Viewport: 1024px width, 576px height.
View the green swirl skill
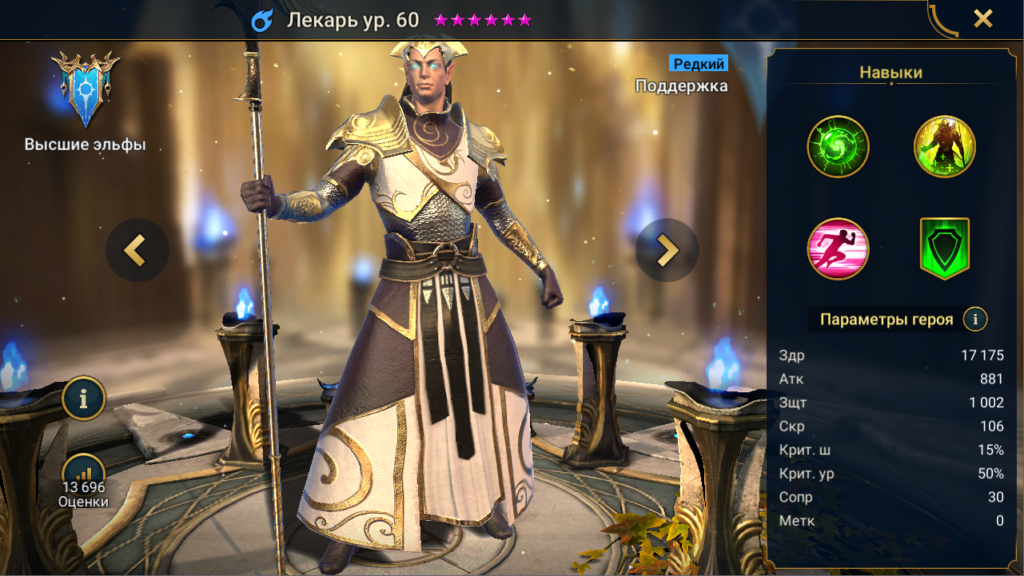pos(838,146)
